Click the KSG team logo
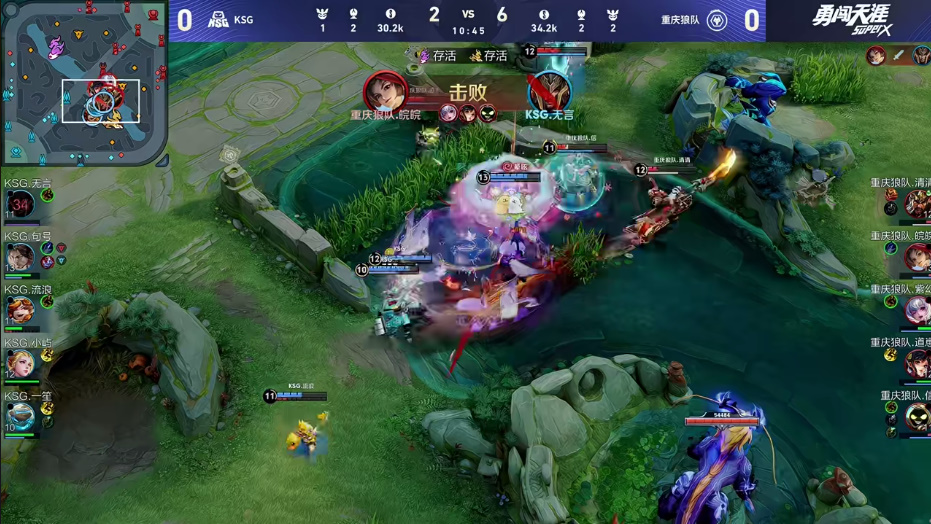The height and width of the screenshot is (524, 931). 218,20
